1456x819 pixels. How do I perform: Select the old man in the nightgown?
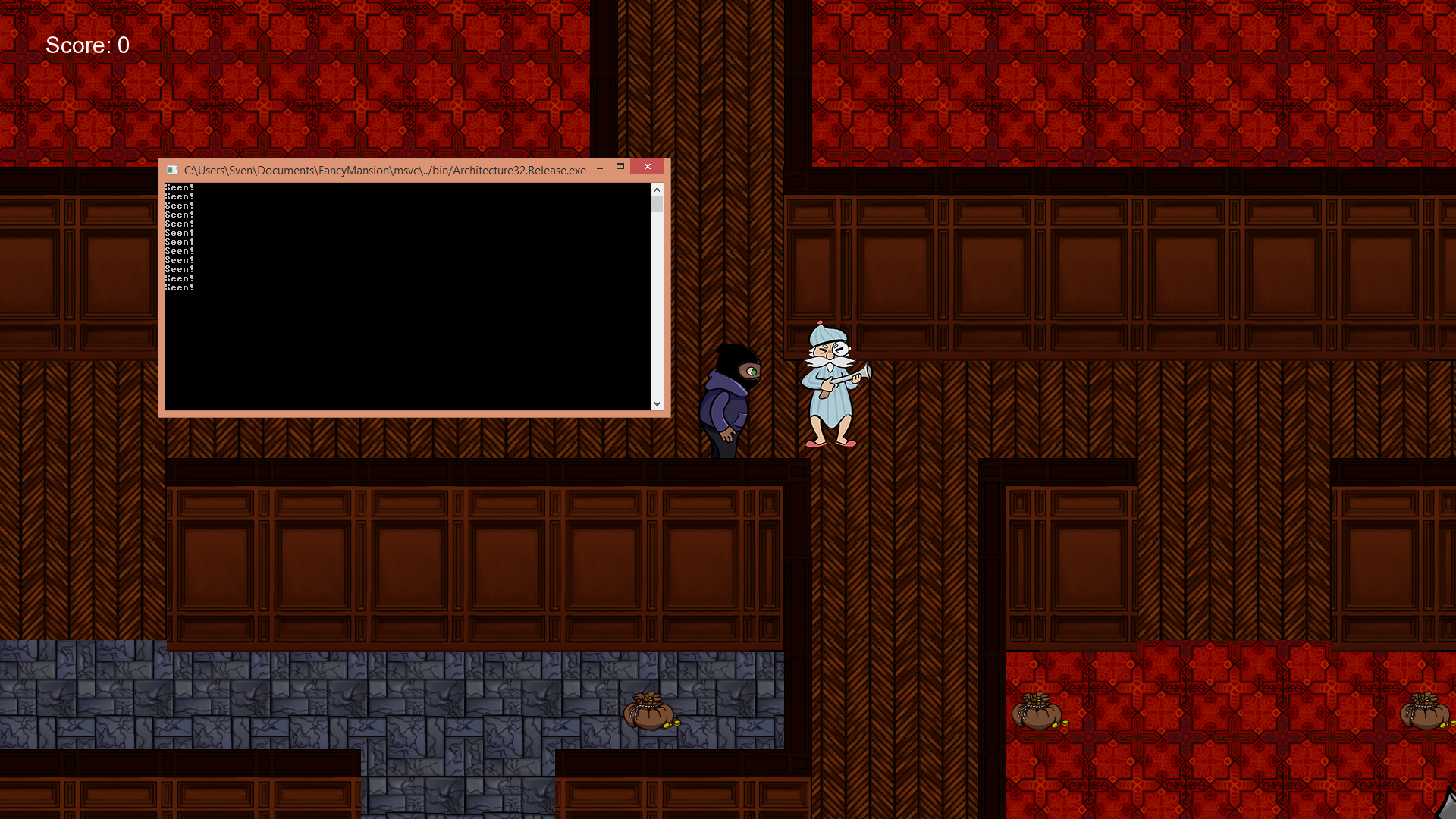pos(830,387)
